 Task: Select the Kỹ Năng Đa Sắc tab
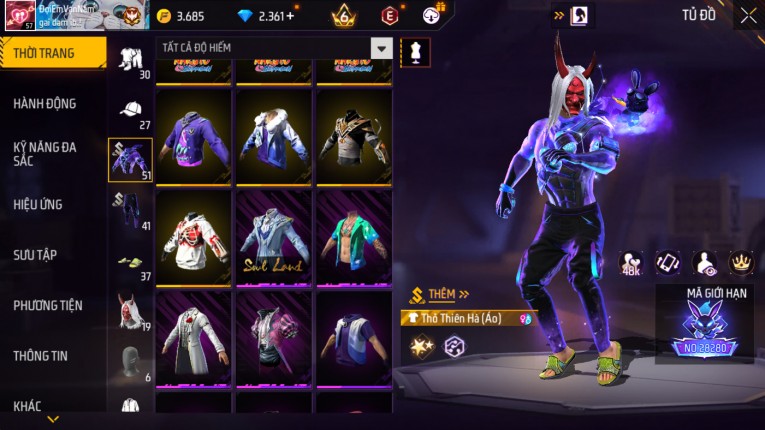click(45, 153)
